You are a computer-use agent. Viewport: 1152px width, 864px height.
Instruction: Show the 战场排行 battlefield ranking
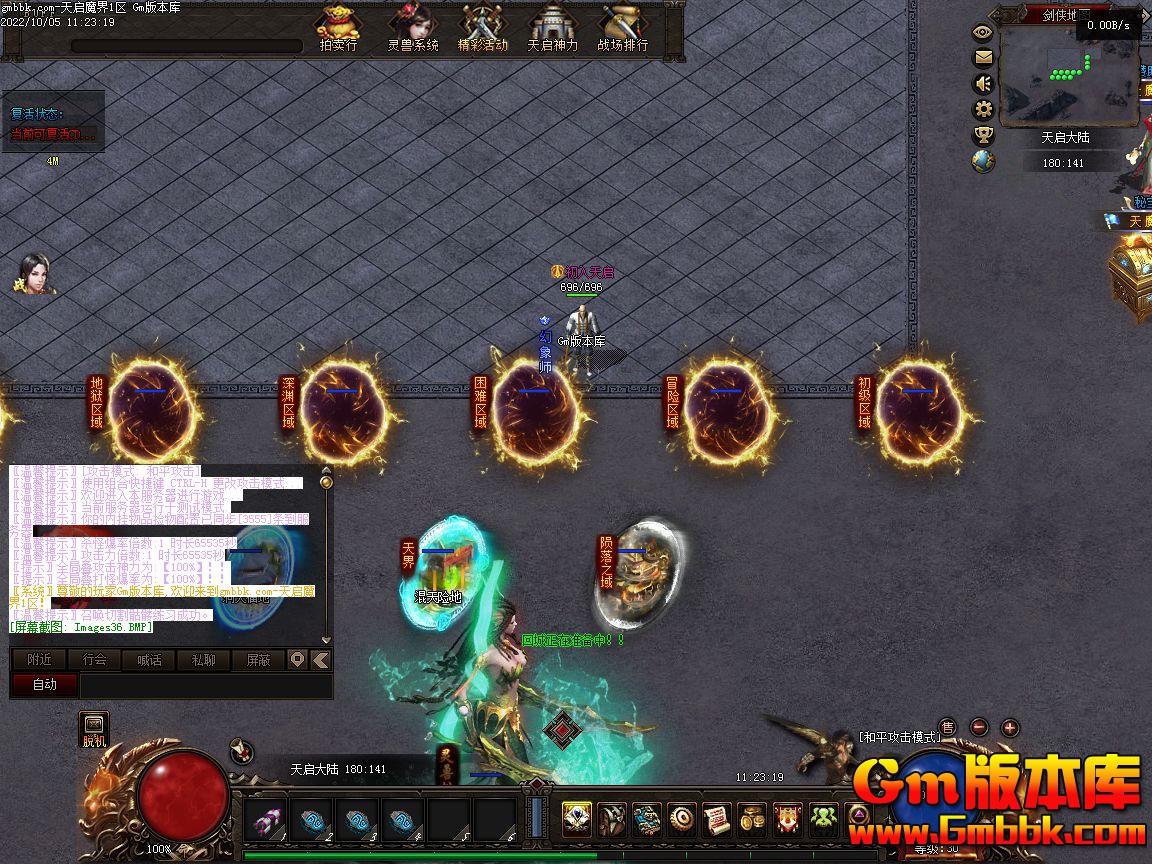click(622, 28)
